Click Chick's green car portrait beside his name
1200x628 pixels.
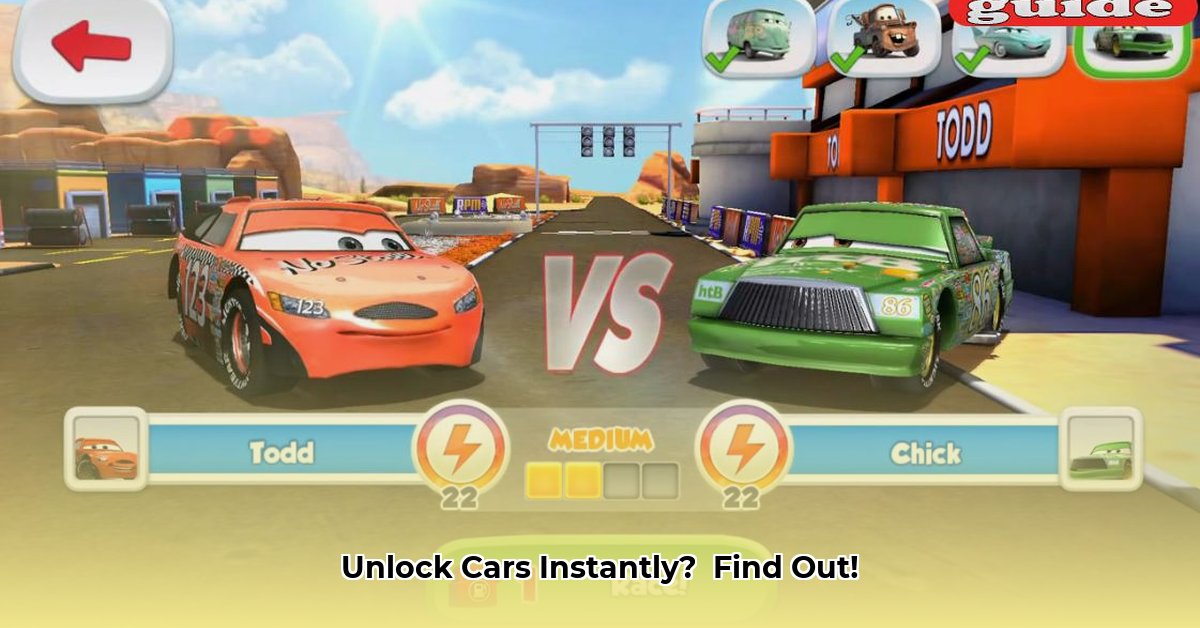pos(1101,449)
